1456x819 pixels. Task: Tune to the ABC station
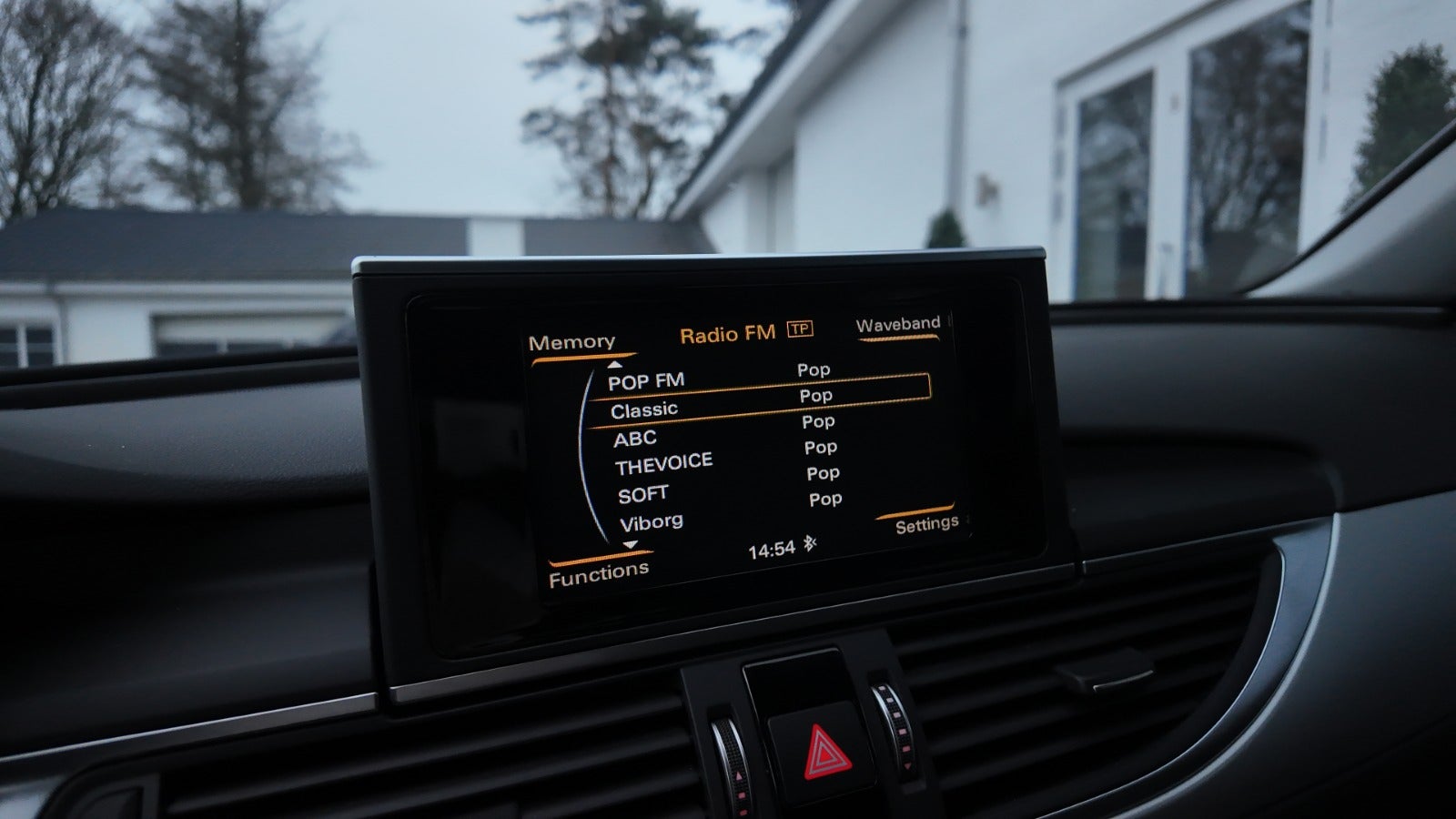click(634, 440)
